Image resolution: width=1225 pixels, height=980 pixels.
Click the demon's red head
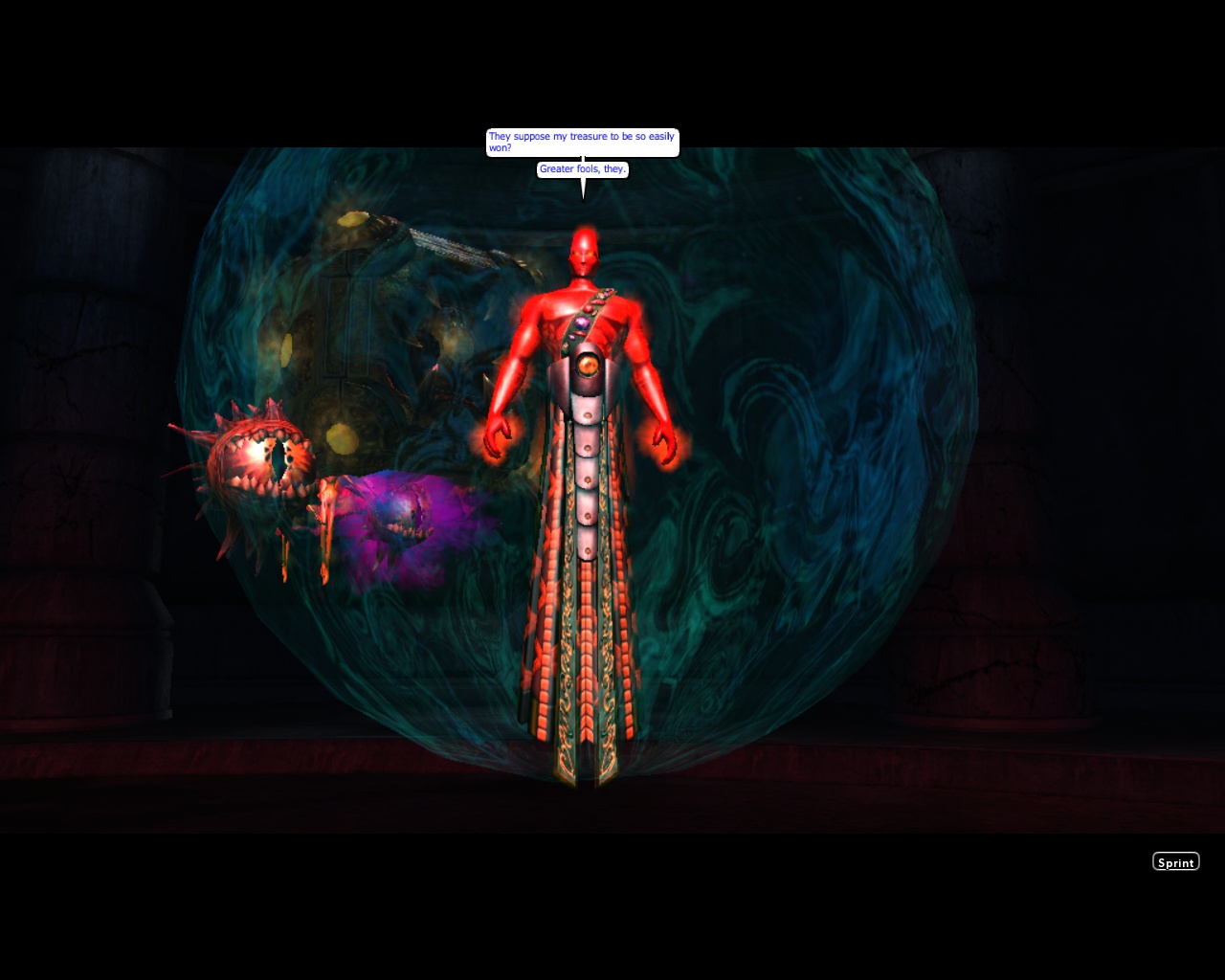(x=584, y=249)
